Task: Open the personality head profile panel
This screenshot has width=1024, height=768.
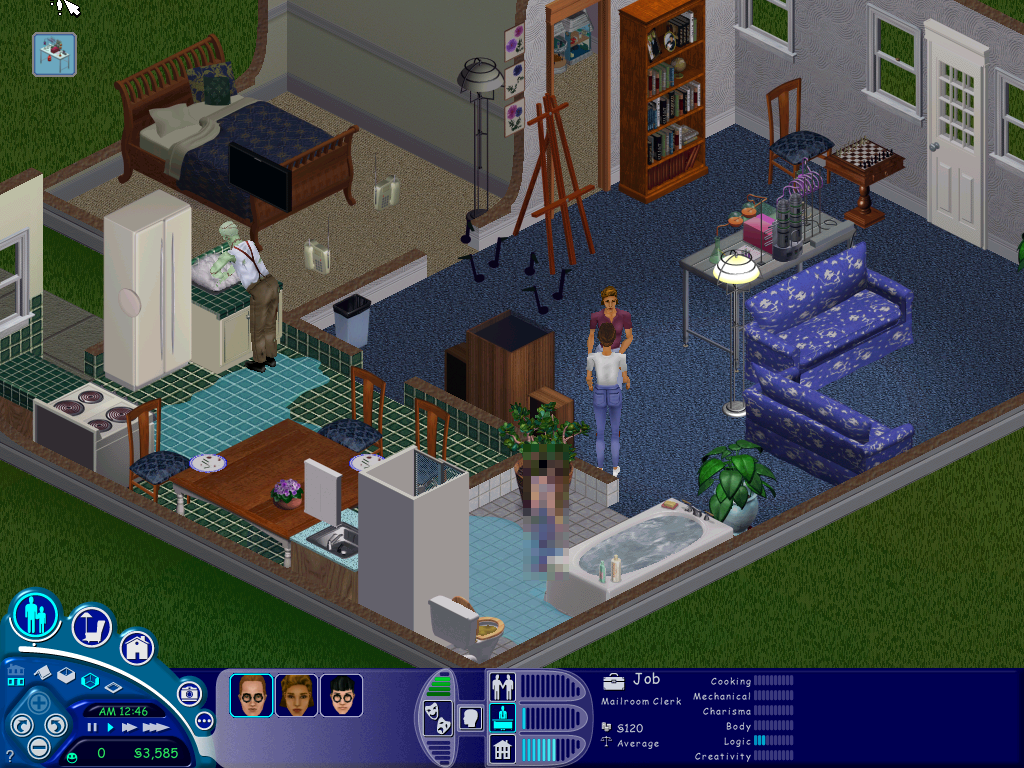Action: [x=469, y=718]
